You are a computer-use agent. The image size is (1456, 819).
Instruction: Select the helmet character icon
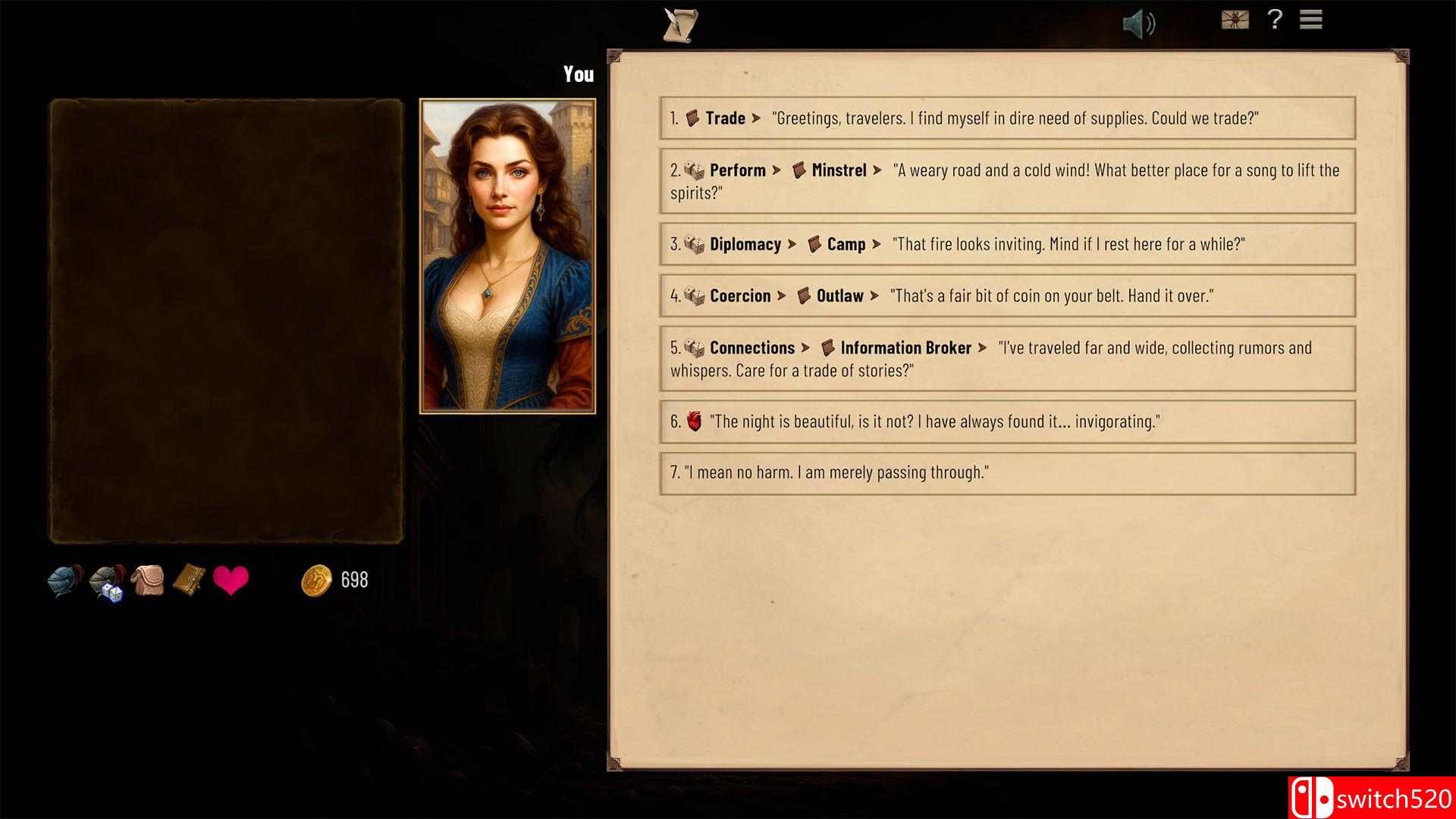click(x=64, y=580)
